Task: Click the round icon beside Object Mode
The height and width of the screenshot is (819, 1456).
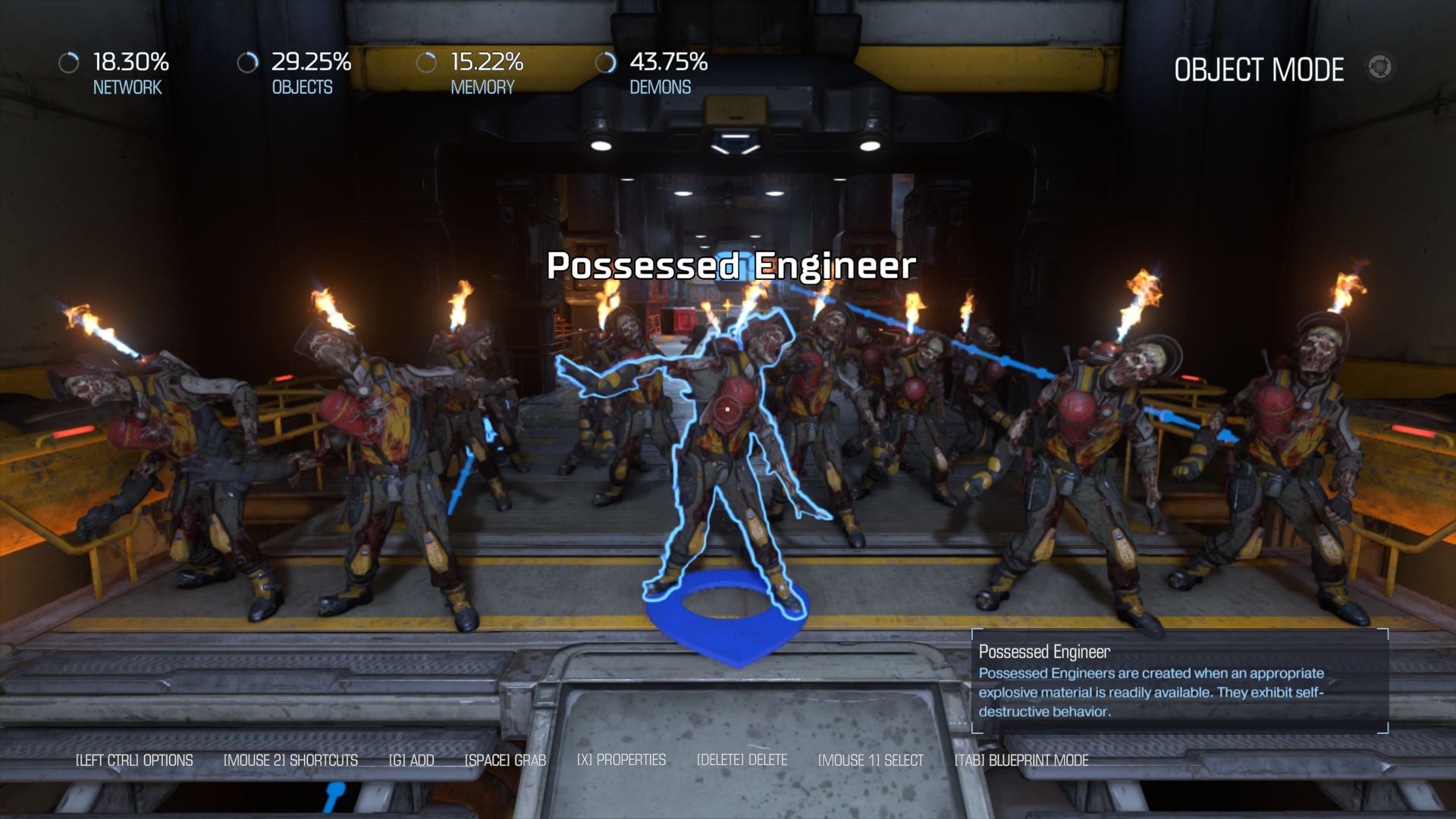Action: coord(1379,67)
